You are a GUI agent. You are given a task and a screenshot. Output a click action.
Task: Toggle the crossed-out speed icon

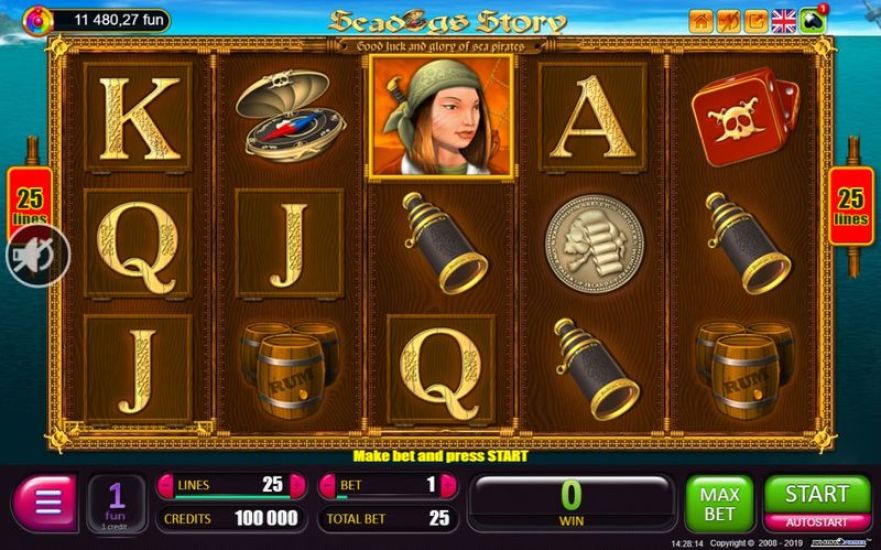point(729,20)
